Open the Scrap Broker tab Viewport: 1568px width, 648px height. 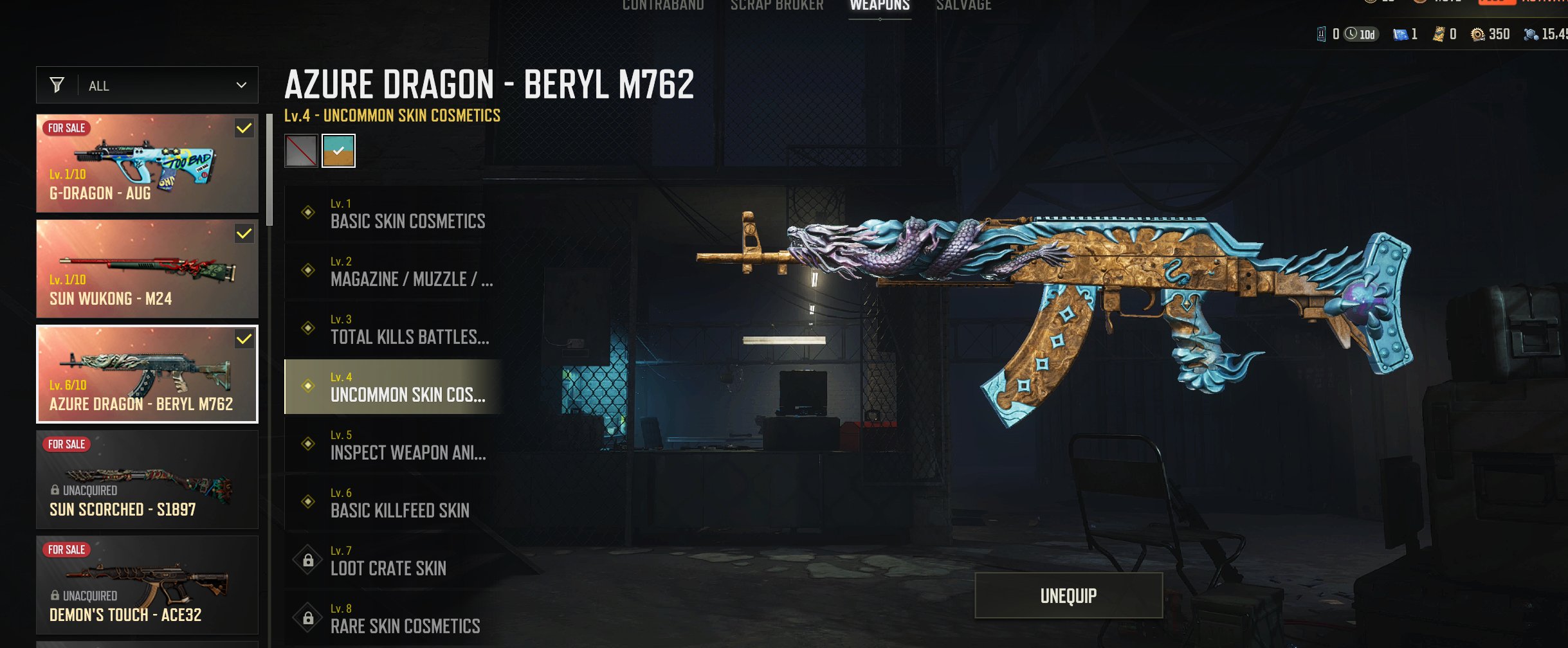[x=777, y=6]
